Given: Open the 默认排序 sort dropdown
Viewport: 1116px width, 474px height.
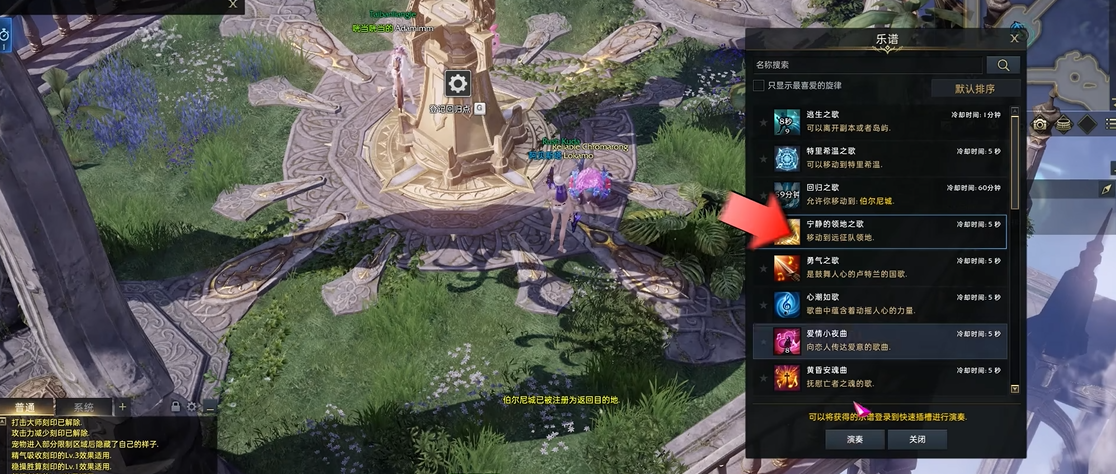Looking at the screenshot, I should [975, 88].
